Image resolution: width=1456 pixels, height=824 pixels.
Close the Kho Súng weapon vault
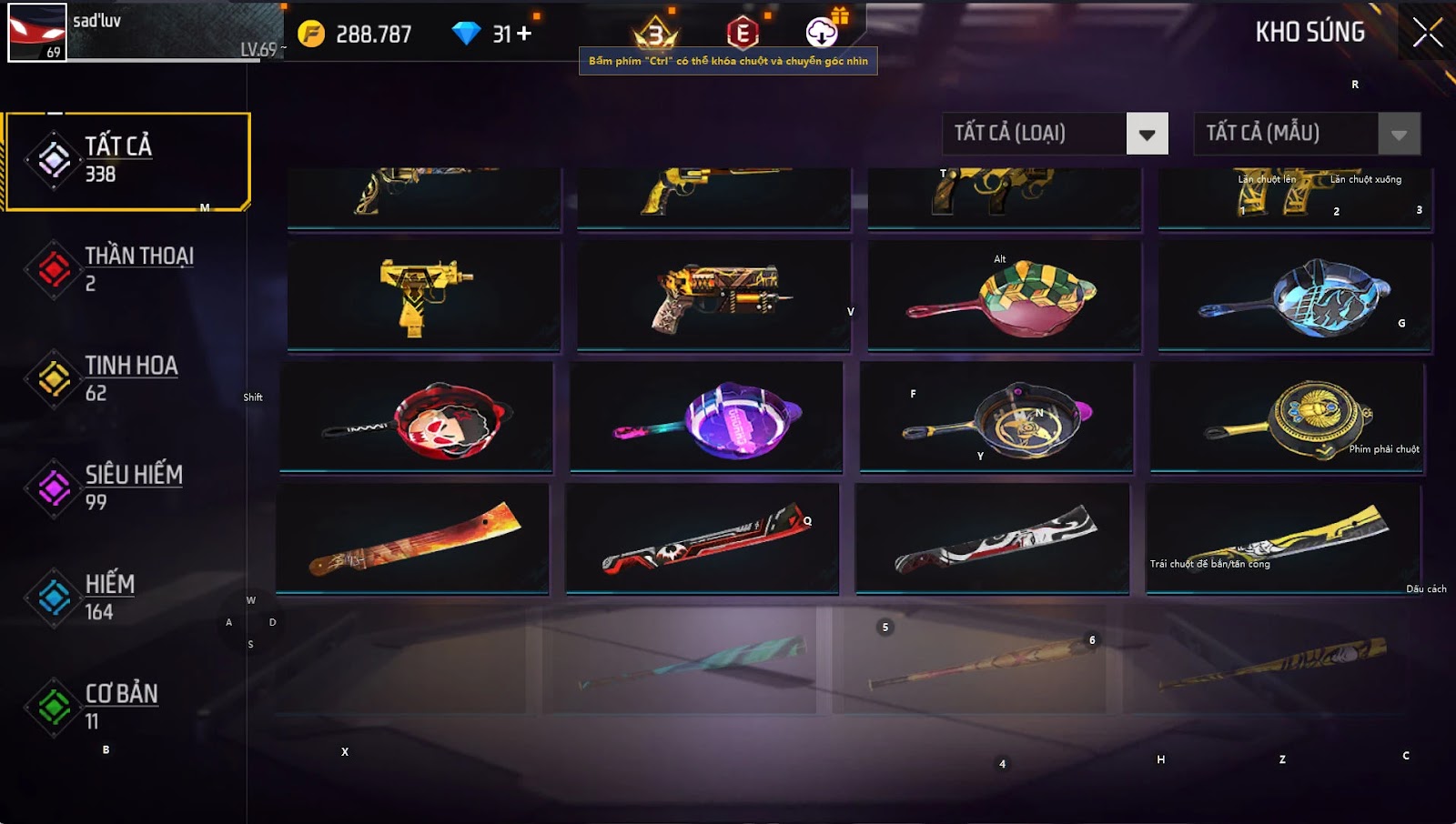tap(1427, 33)
